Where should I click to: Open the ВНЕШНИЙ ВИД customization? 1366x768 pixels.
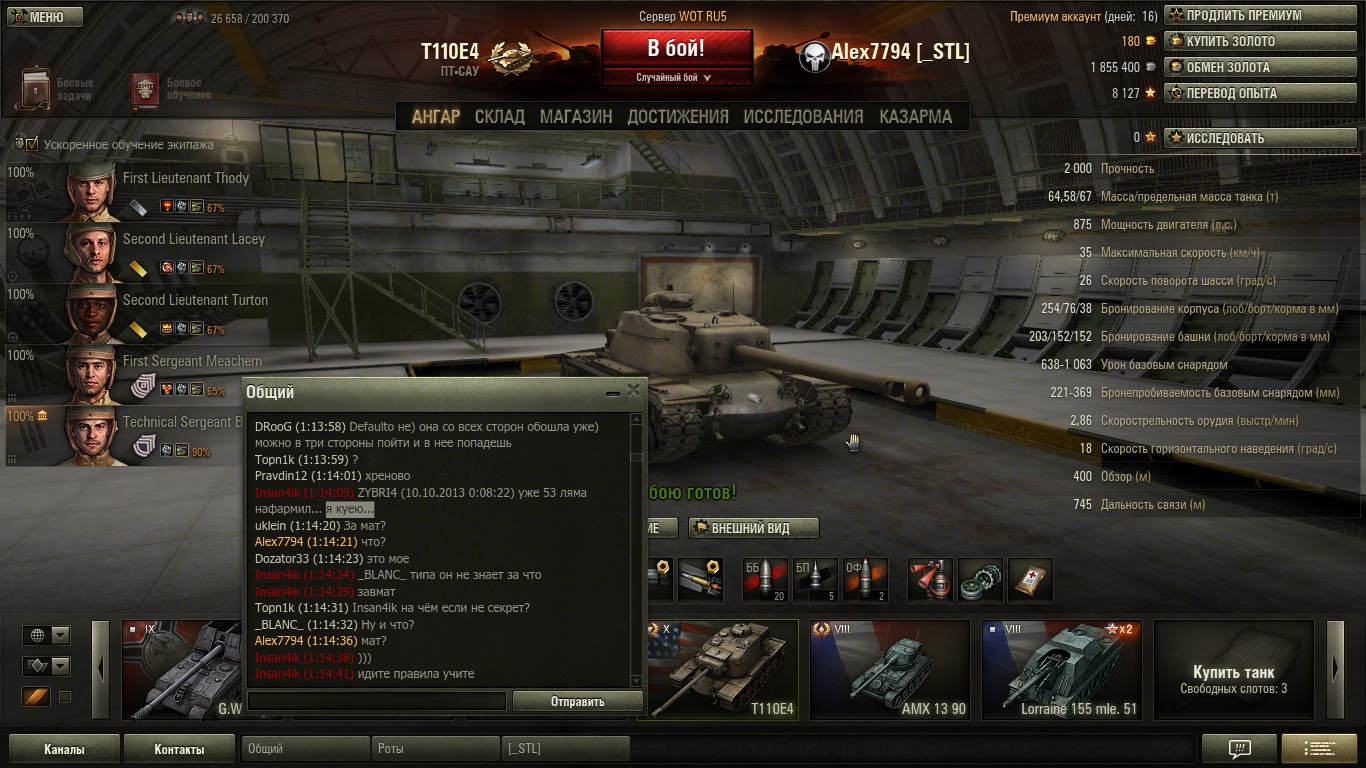click(753, 528)
